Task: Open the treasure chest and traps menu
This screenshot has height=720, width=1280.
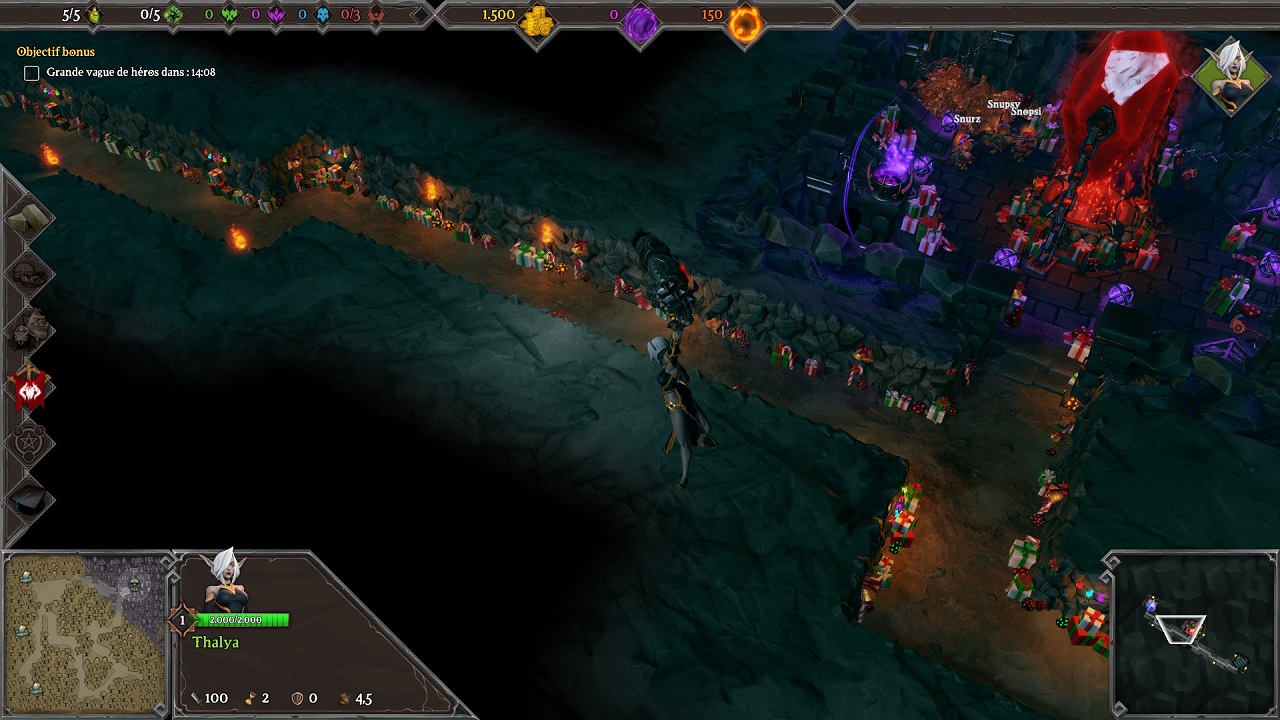Action: (x=27, y=275)
